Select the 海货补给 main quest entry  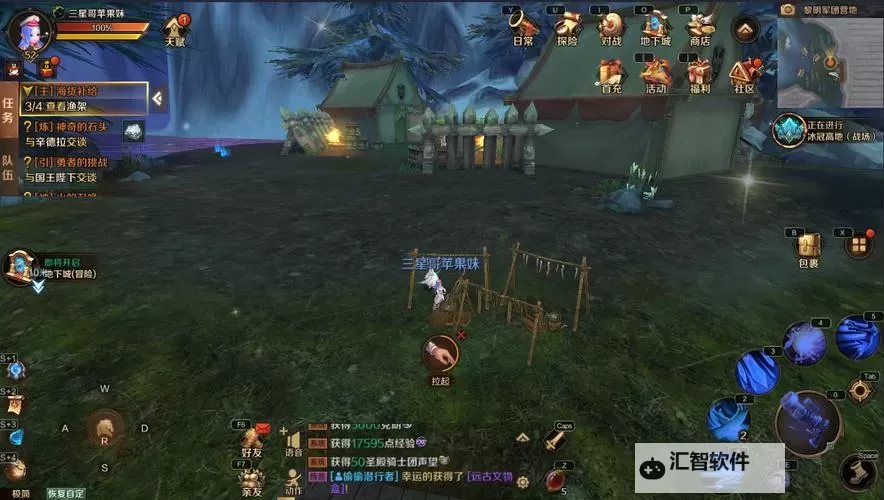click(x=82, y=97)
